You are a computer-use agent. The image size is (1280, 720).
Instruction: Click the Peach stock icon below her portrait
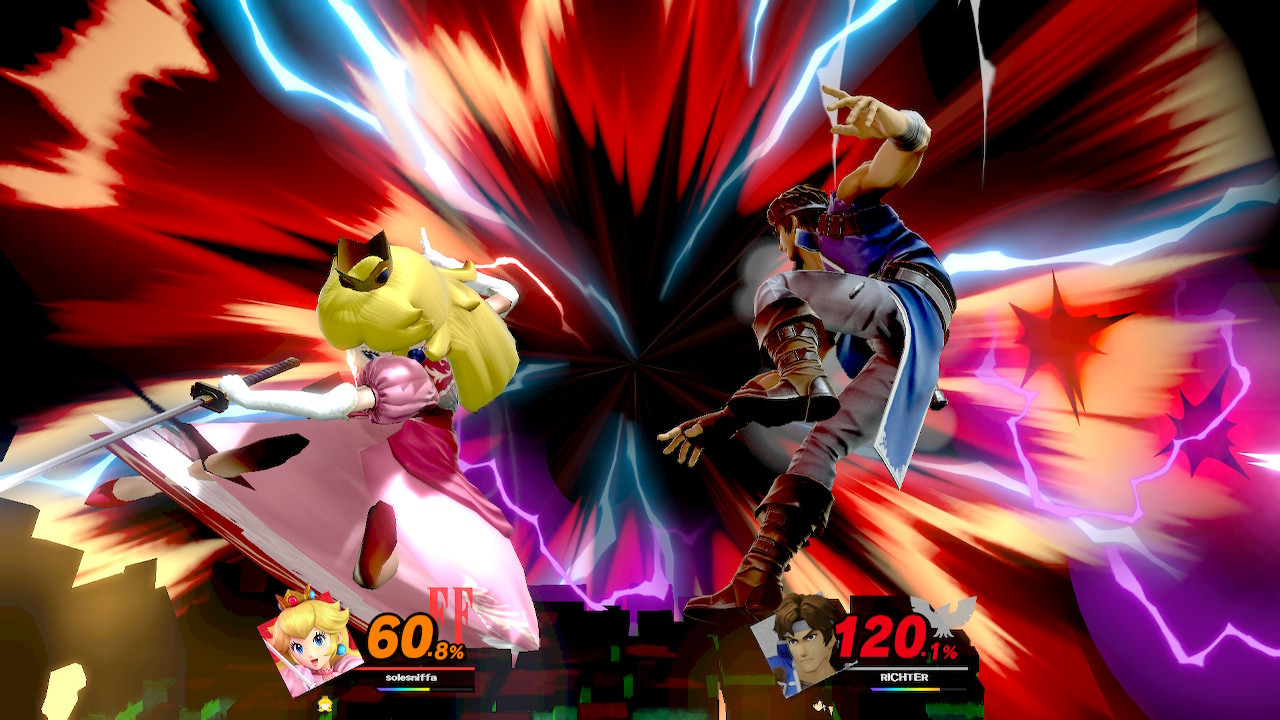(325, 703)
